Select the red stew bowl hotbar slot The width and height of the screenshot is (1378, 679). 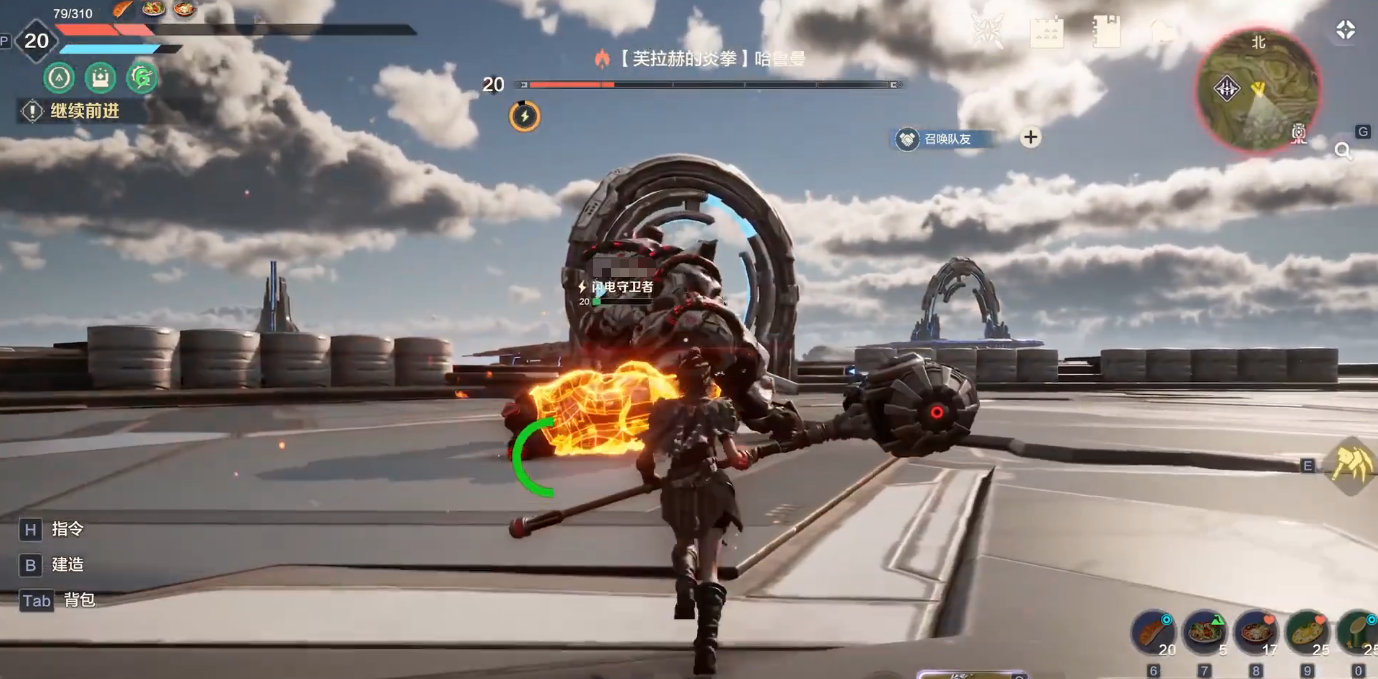pyautogui.click(x=1256, y=633)
